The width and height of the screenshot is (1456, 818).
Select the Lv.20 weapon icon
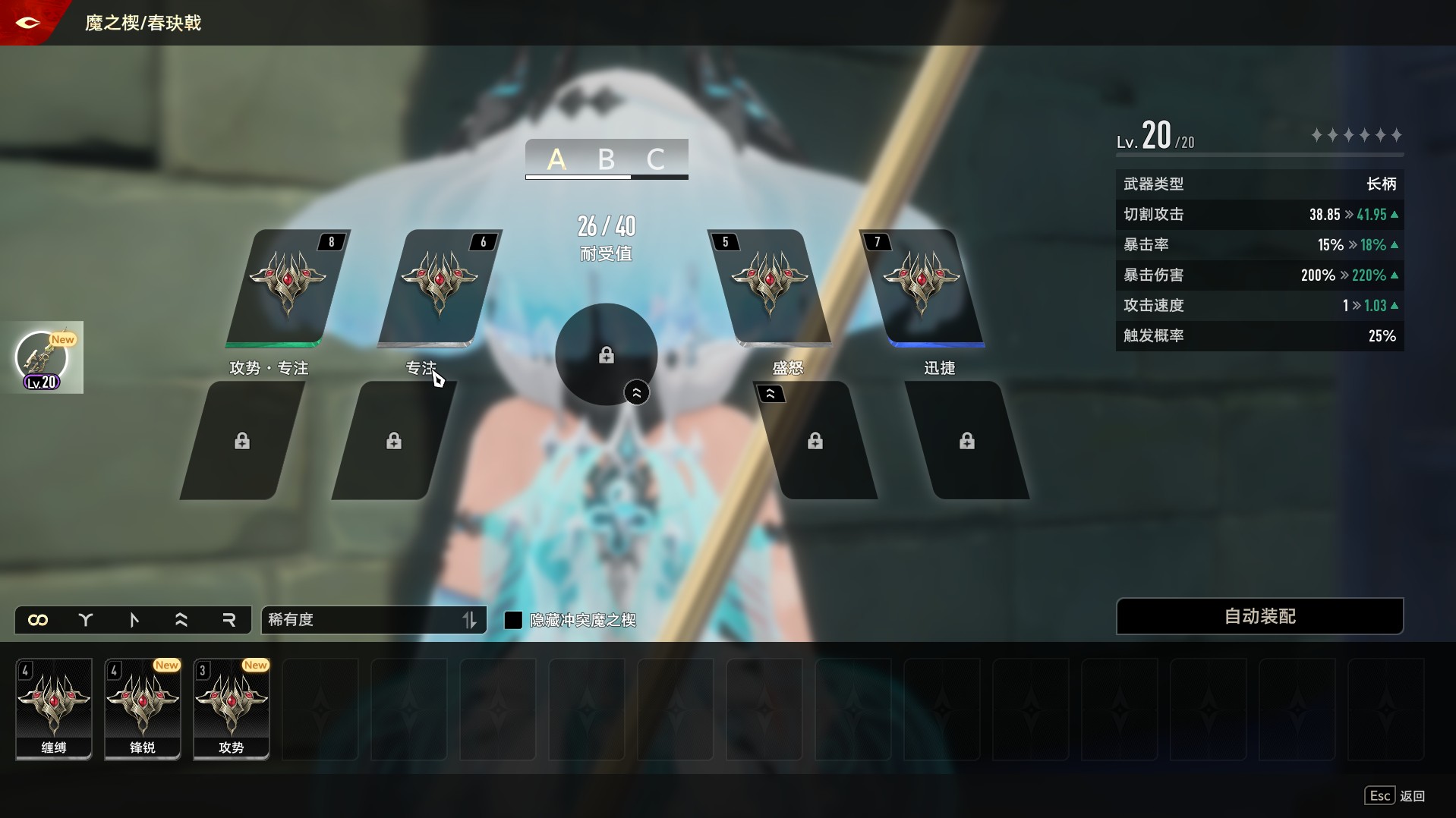(43, 358)
